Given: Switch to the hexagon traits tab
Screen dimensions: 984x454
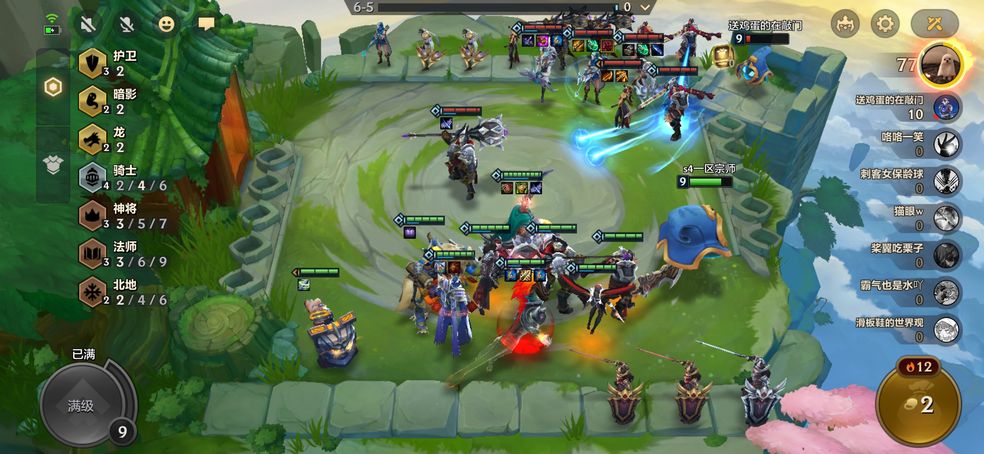Looking at the screenshot, I should pyautogui.click(x=53, y=87).
